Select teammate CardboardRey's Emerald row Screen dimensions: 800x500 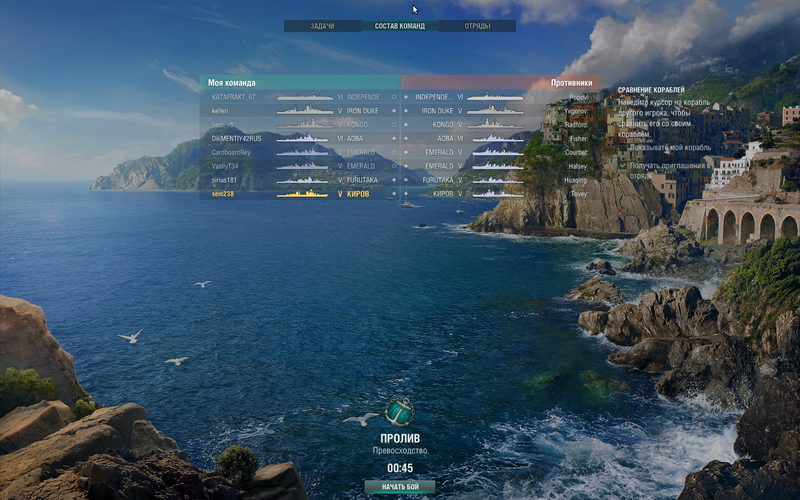point(300,152)
